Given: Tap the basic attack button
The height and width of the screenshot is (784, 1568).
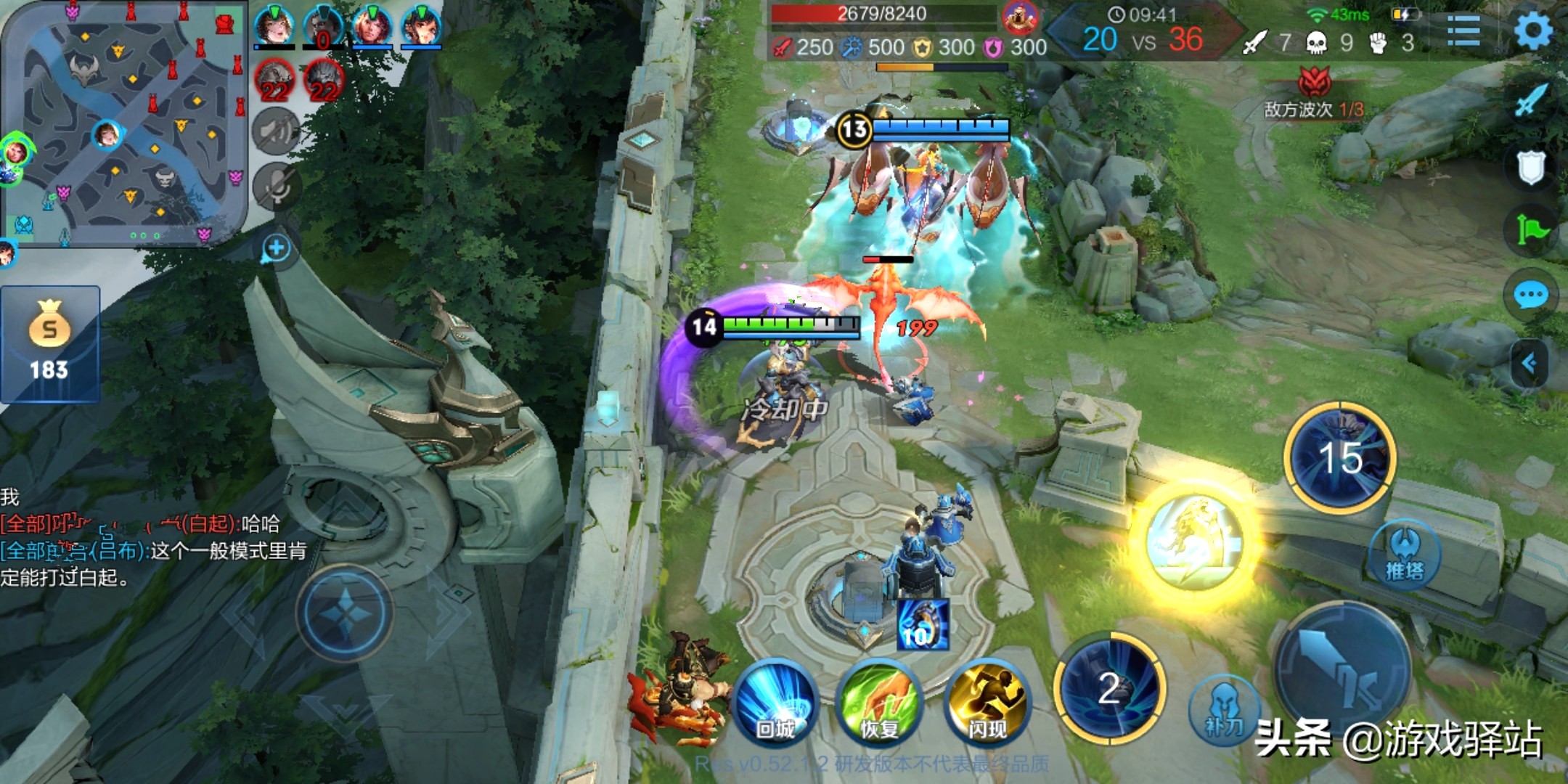Looking at the screenshot, I should coord(1343,671).
